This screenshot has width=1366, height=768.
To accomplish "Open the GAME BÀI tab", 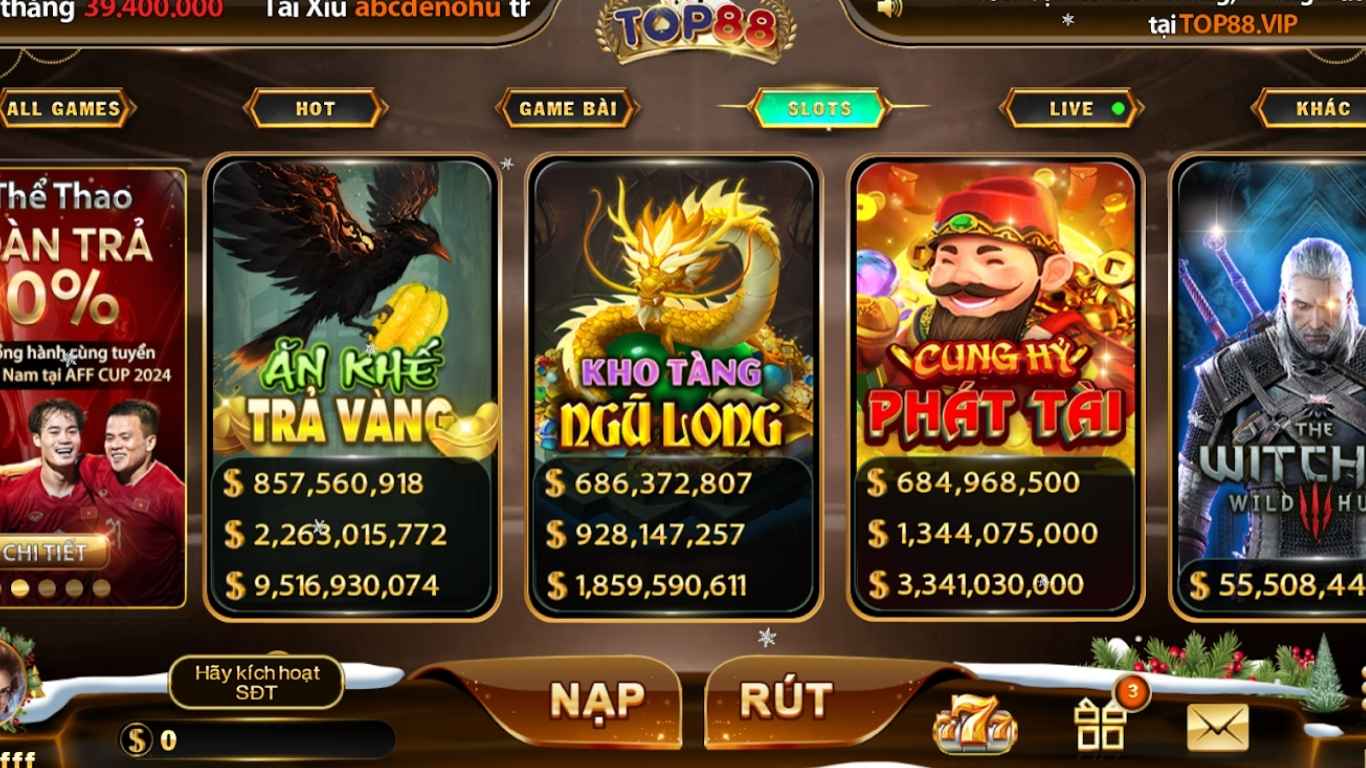I will tap(567, 109).
